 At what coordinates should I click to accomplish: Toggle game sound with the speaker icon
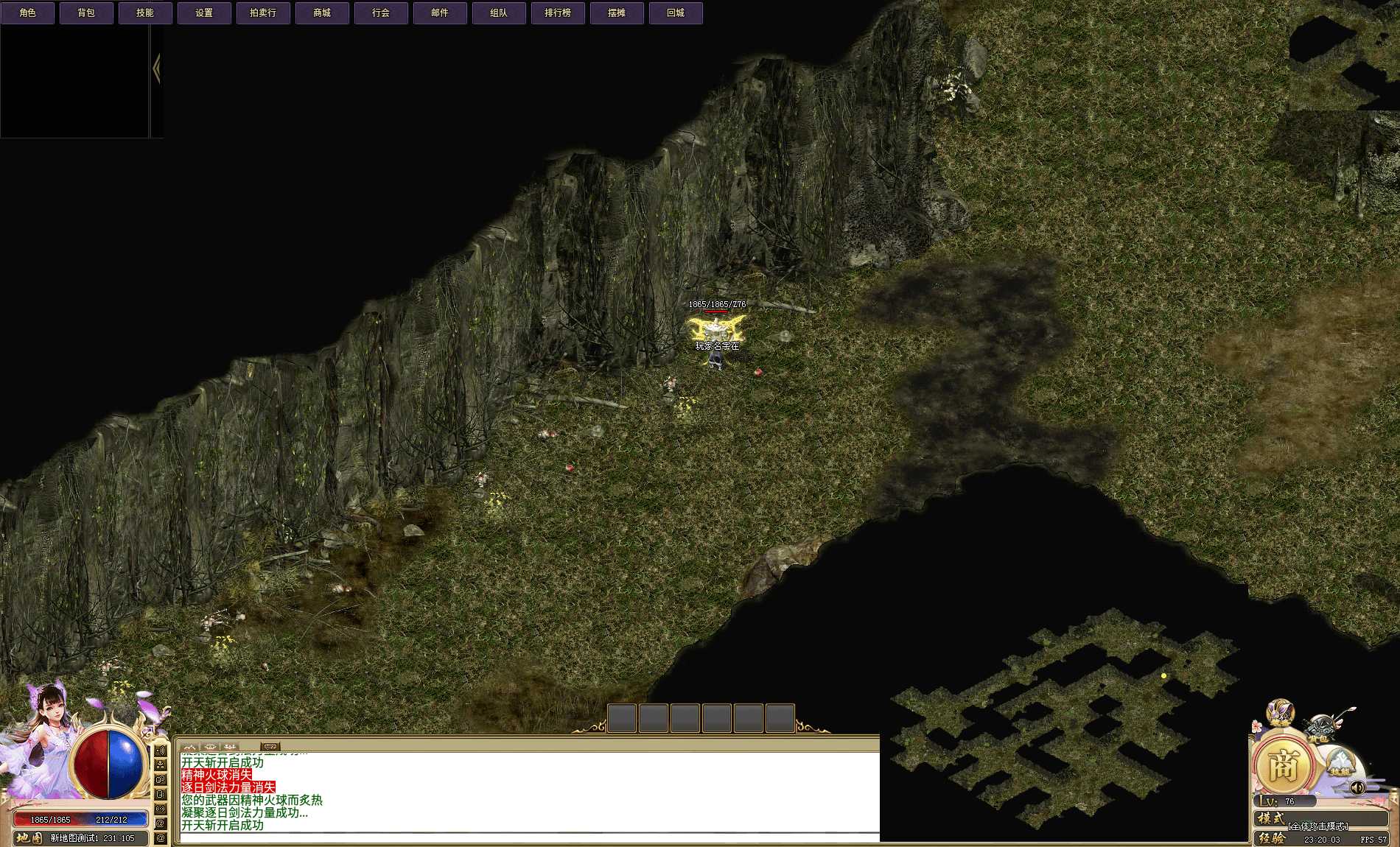(x=1357, y=787)
